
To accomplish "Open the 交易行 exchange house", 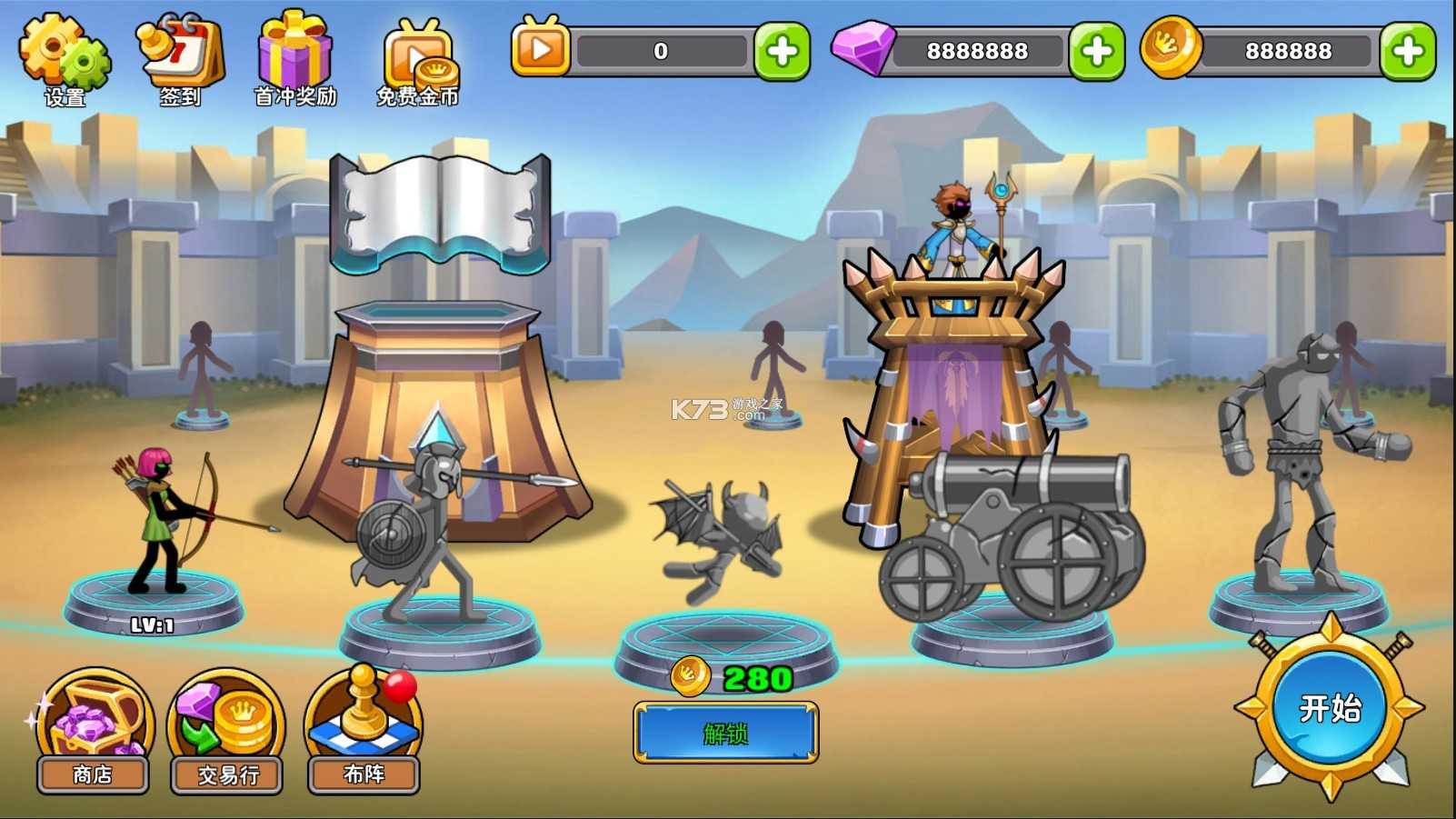I will pos(227,729).
